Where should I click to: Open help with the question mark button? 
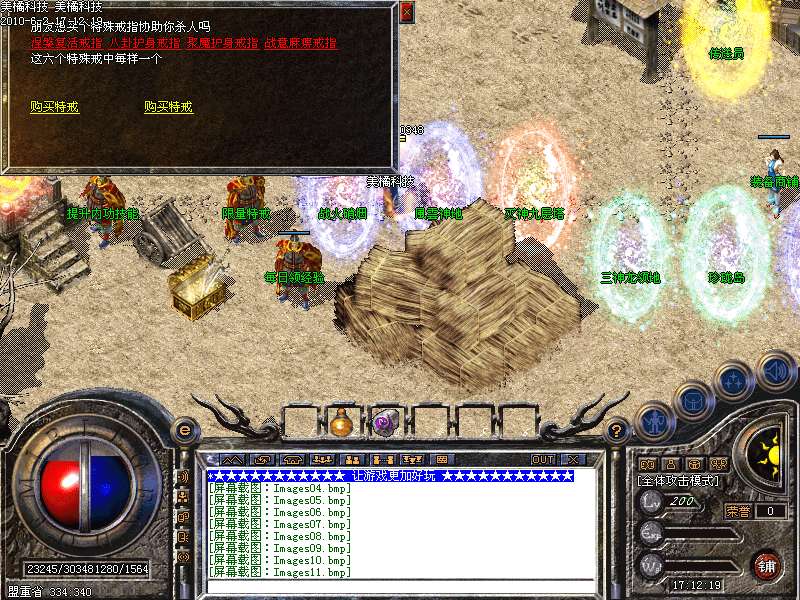pyautogui.click(x=617, y=432)
